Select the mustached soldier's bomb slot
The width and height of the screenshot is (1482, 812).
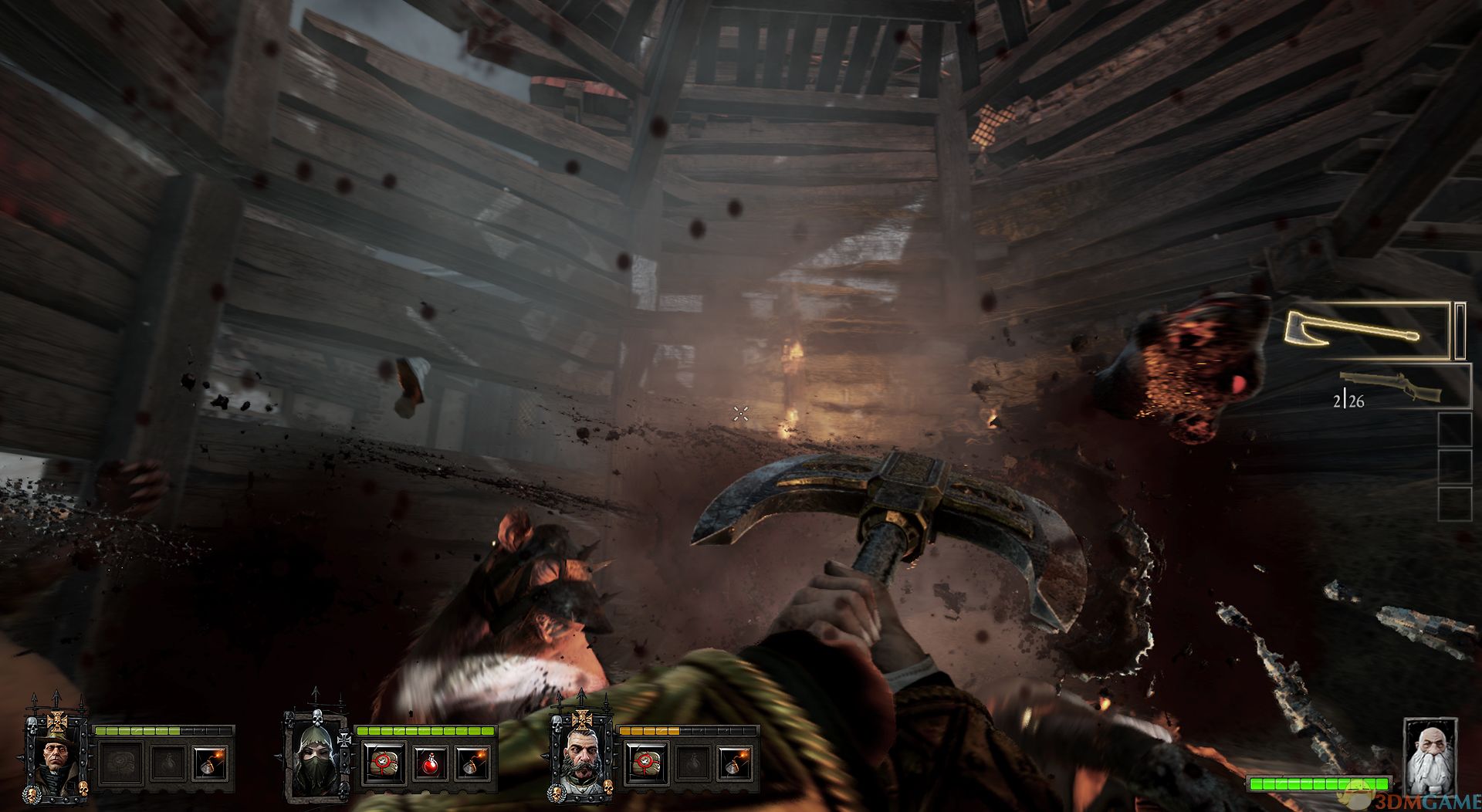point(734,763)
